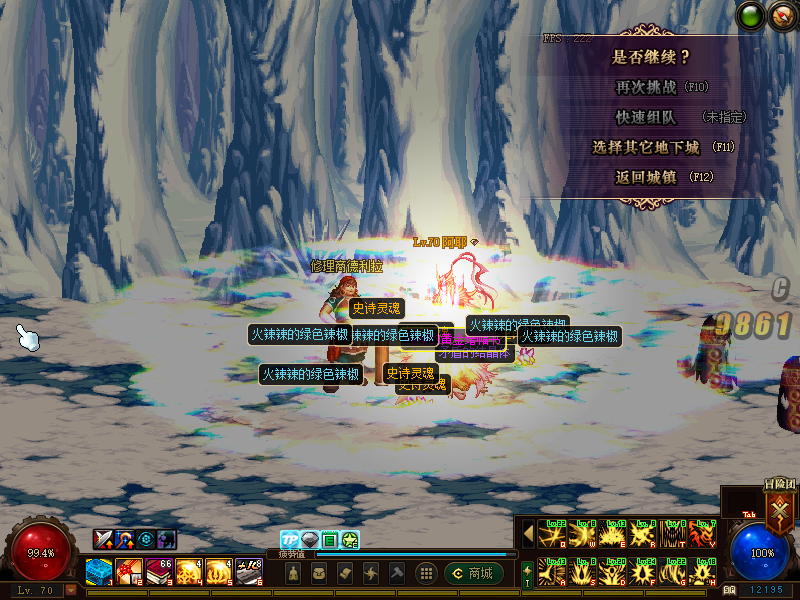Open the compass map button
Image resolution: width=800 pixels, height=600 pixels.
(x=781, y=15)
